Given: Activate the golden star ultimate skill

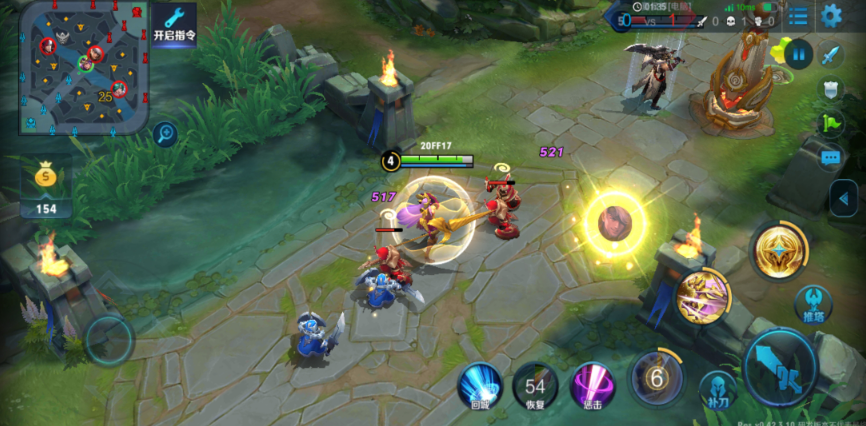Looking at the screenshot, I should click(781, 250).
